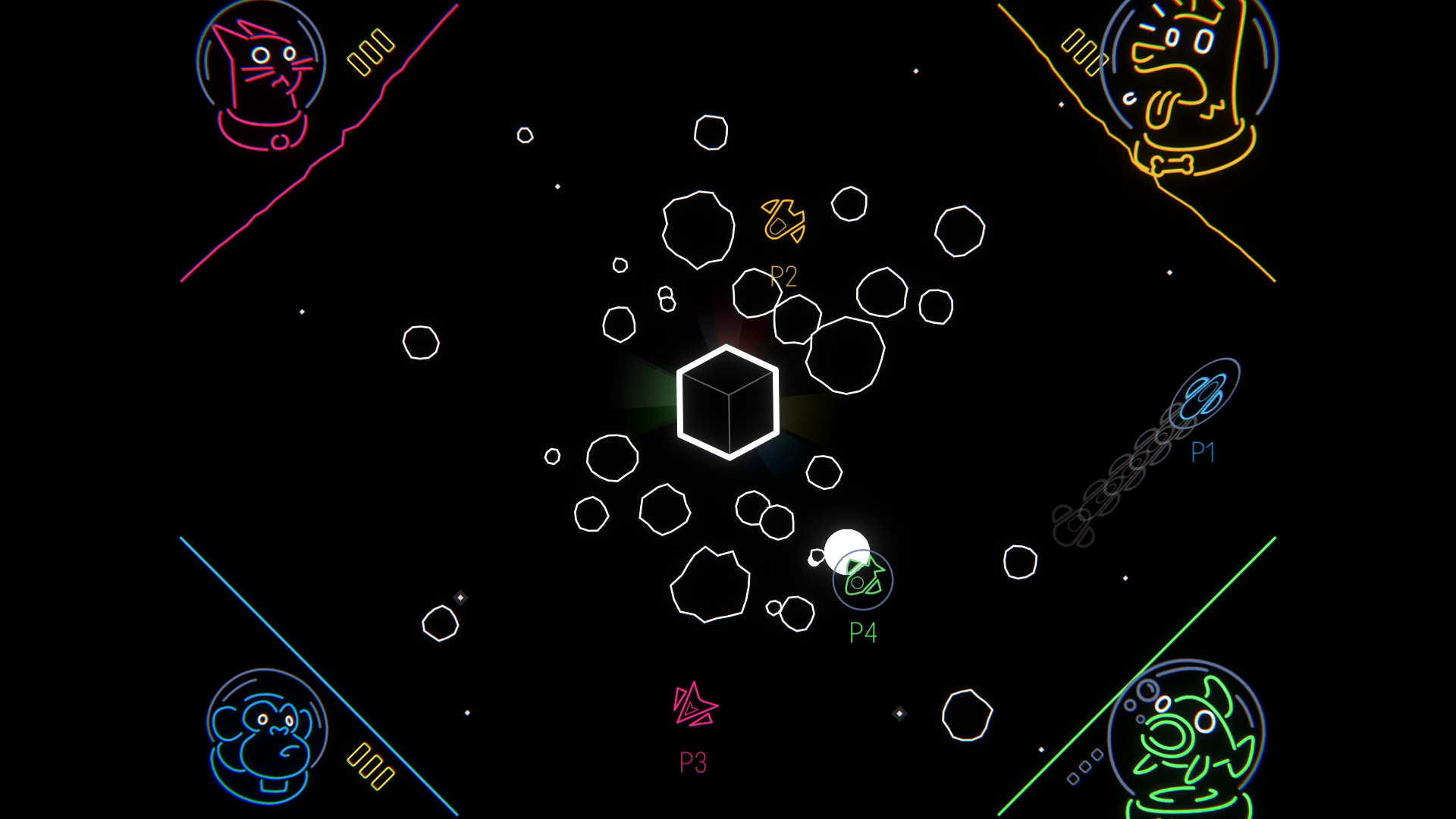Toggle the dog player's score tally bars
Image resolution: width=1456 pixels, height=819 pixels.
(1082, 51)
